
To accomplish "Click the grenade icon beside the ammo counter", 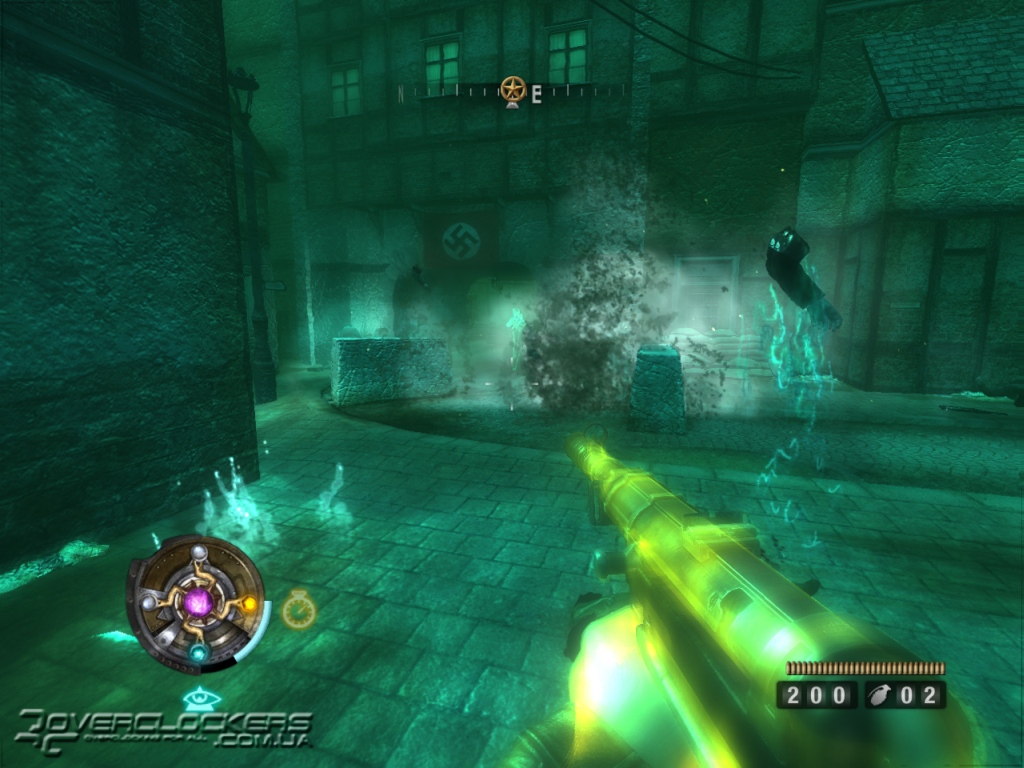I will coord(879,695).
